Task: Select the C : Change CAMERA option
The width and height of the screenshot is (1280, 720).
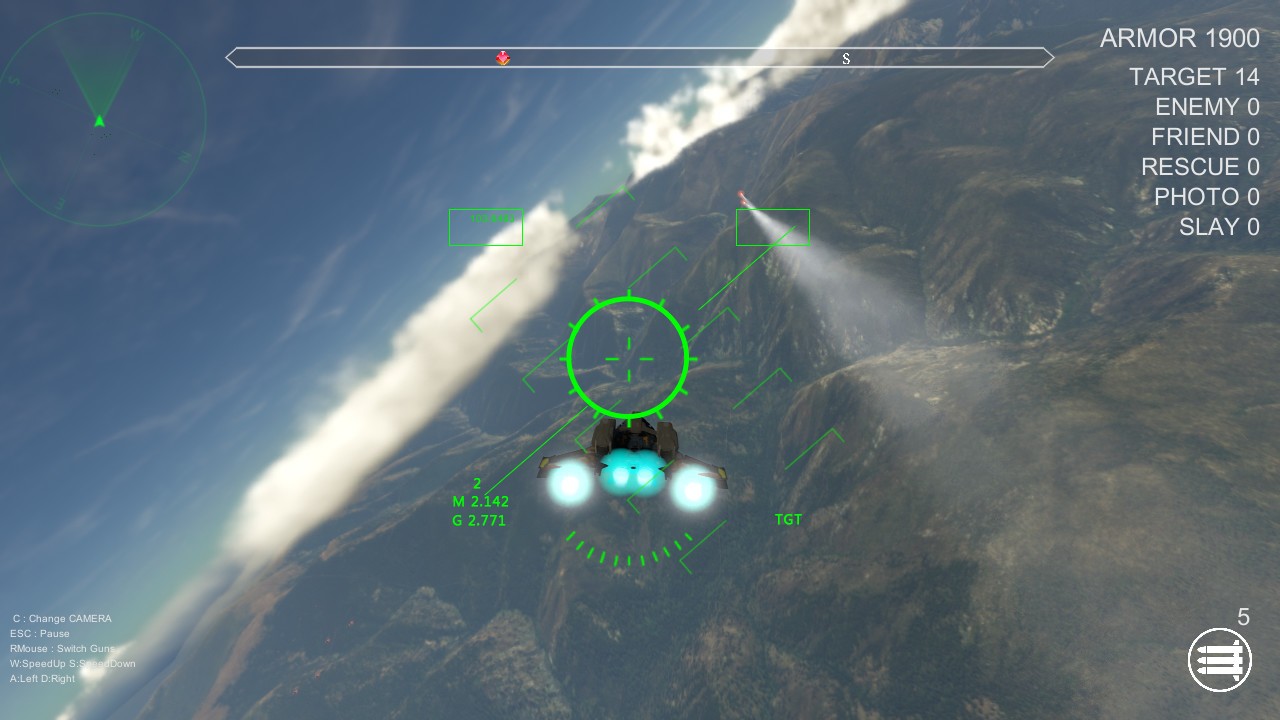Action: [x=60, y=618]
